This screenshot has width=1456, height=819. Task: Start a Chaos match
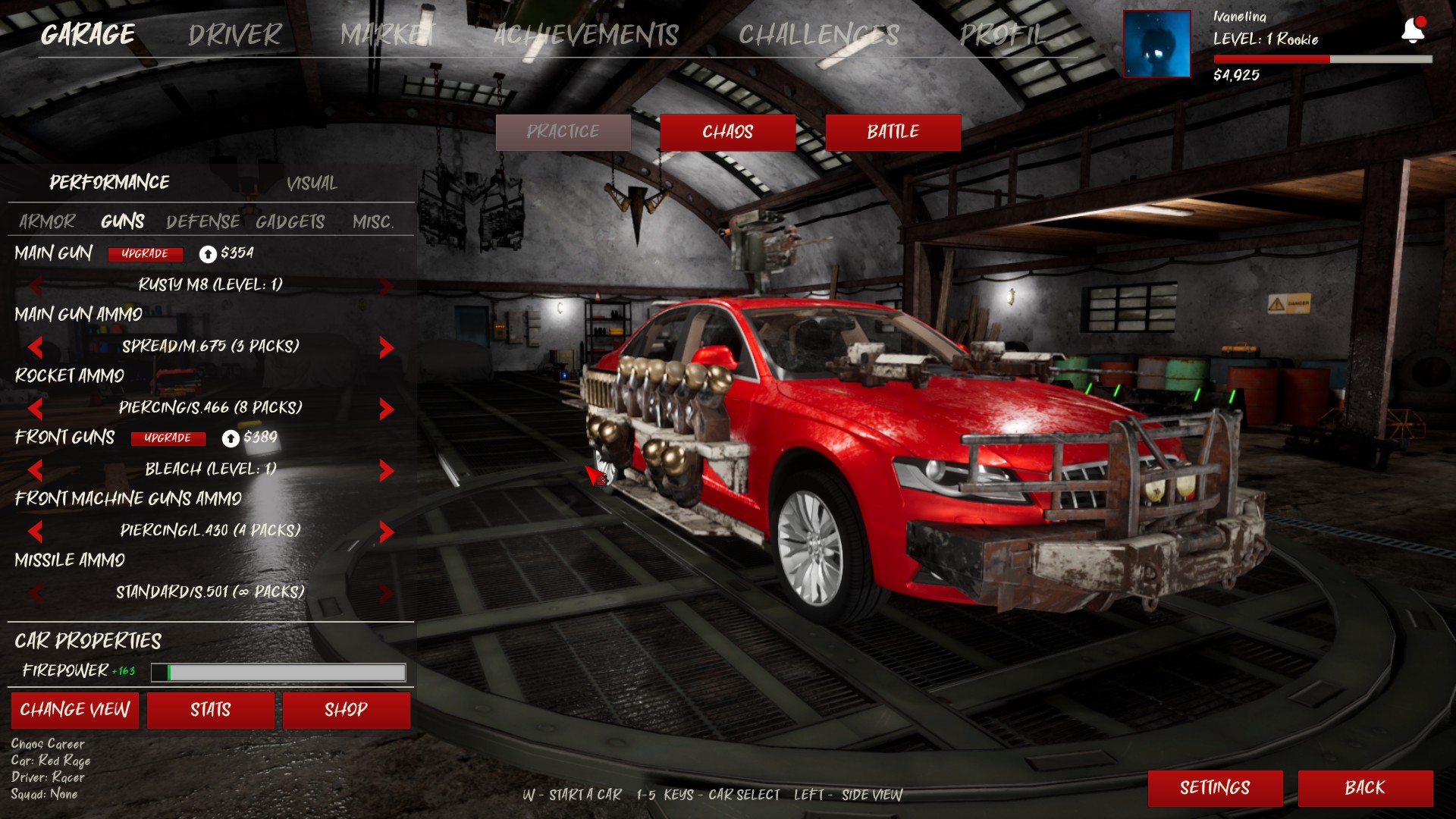point(727,133)
